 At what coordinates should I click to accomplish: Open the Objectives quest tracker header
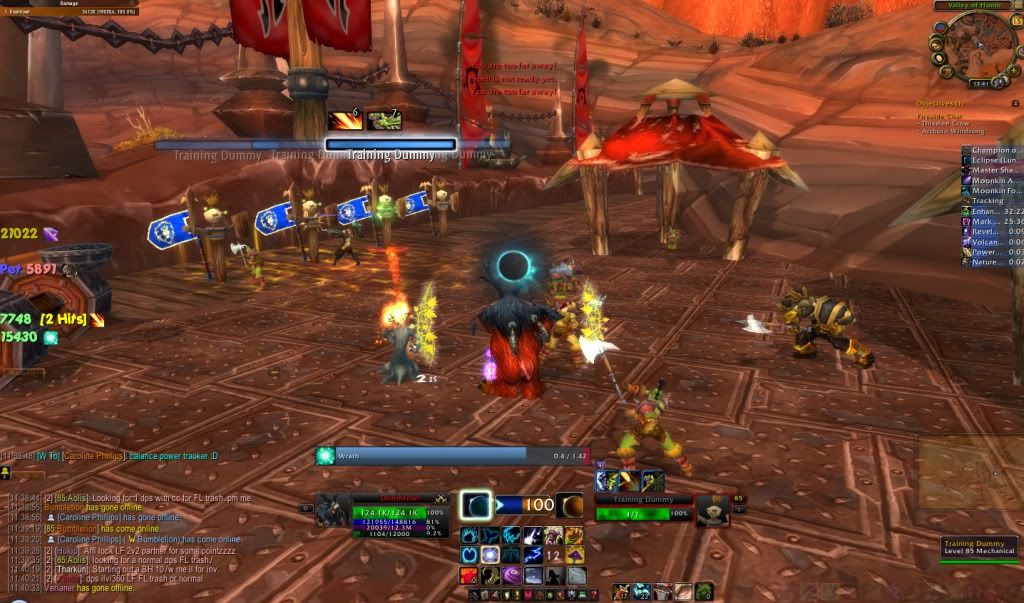pyautogui.click(x=937, y=104)
